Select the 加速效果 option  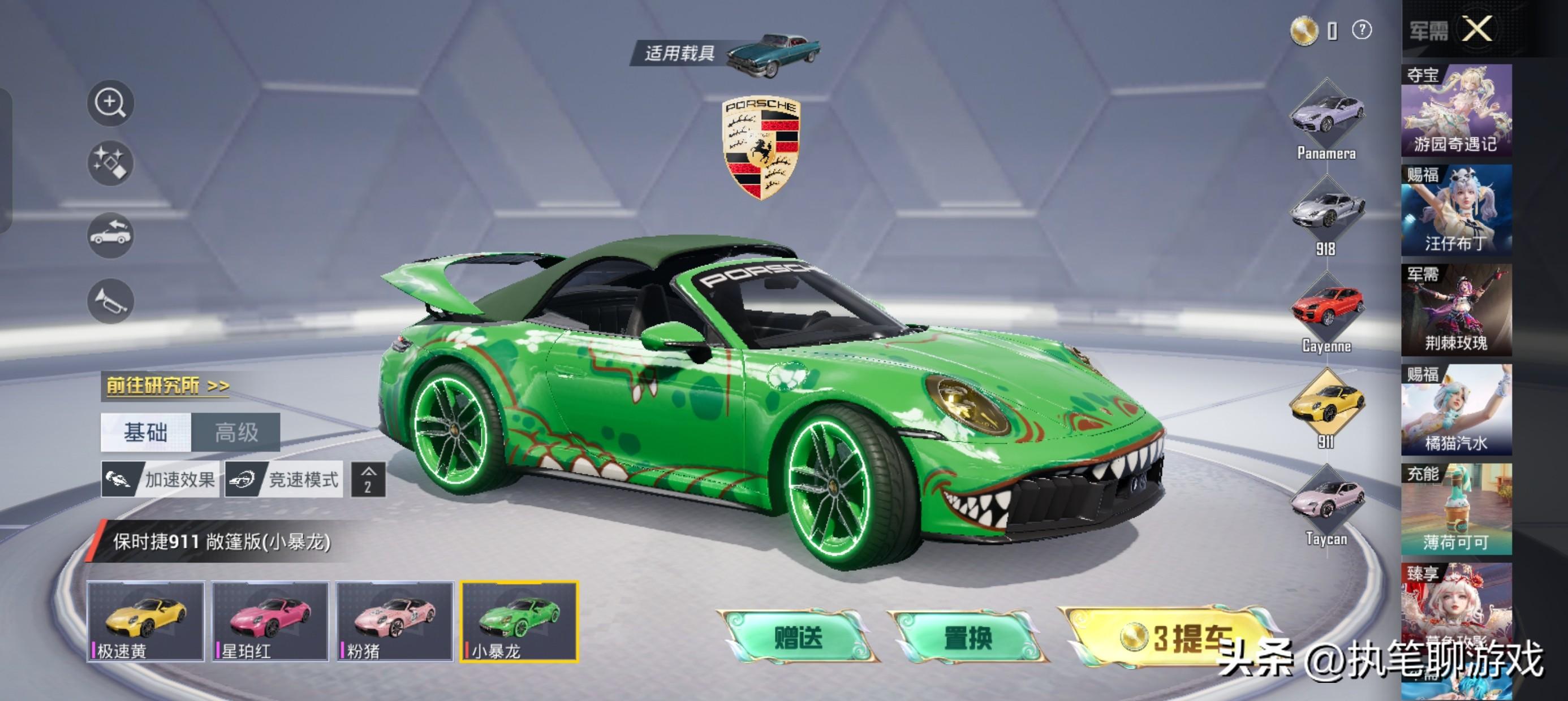coord(160,480)
